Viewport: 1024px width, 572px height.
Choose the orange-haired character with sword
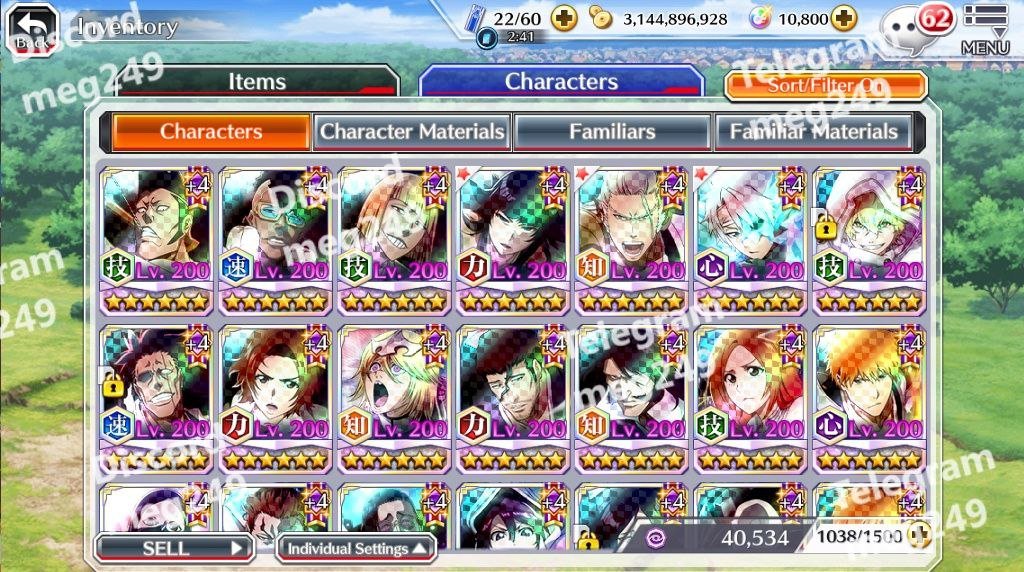(x=869, y=397)
